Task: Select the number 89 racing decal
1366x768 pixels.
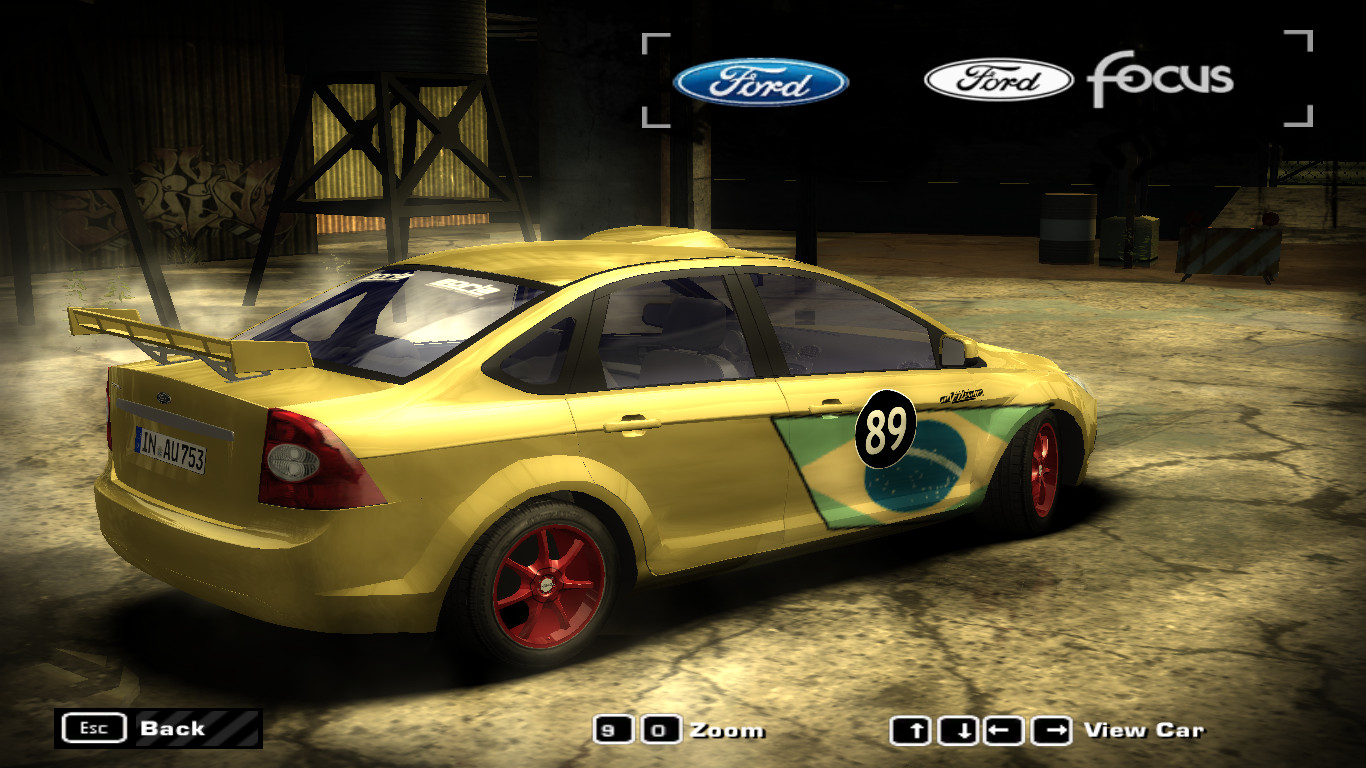Action: click(x=885, y=430)
